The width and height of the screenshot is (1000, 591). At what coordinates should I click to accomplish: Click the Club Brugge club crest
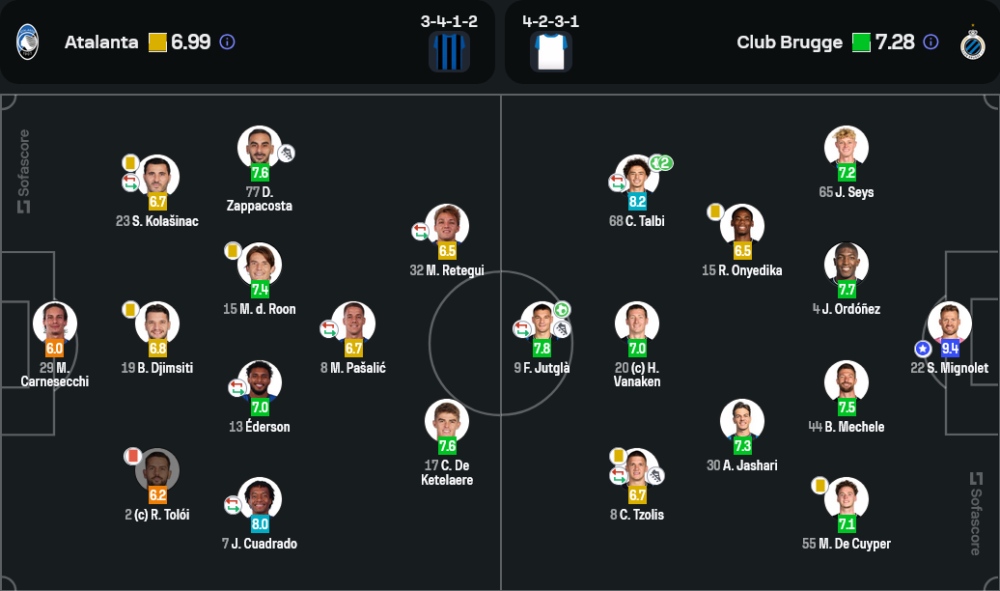(971, 43)
